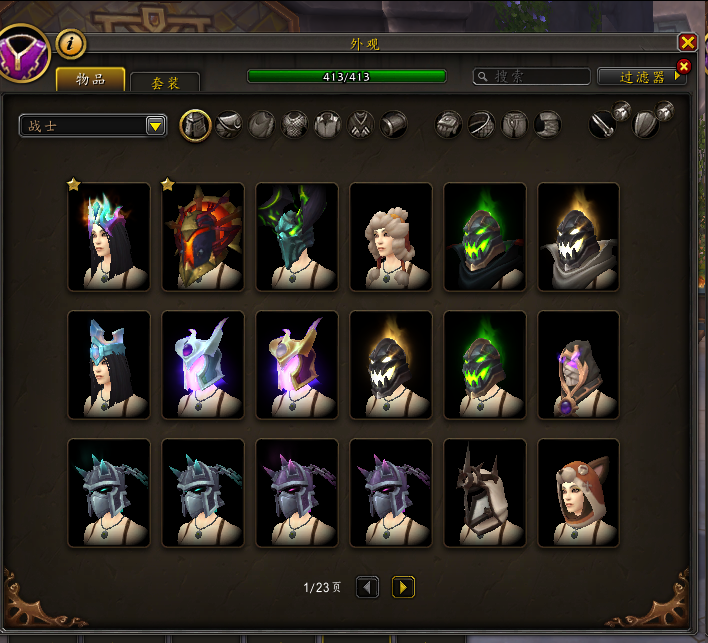Screen dimensions: 708x643
Task: Switch to the 物品 items tab
Action: click(x=91, y=79)
